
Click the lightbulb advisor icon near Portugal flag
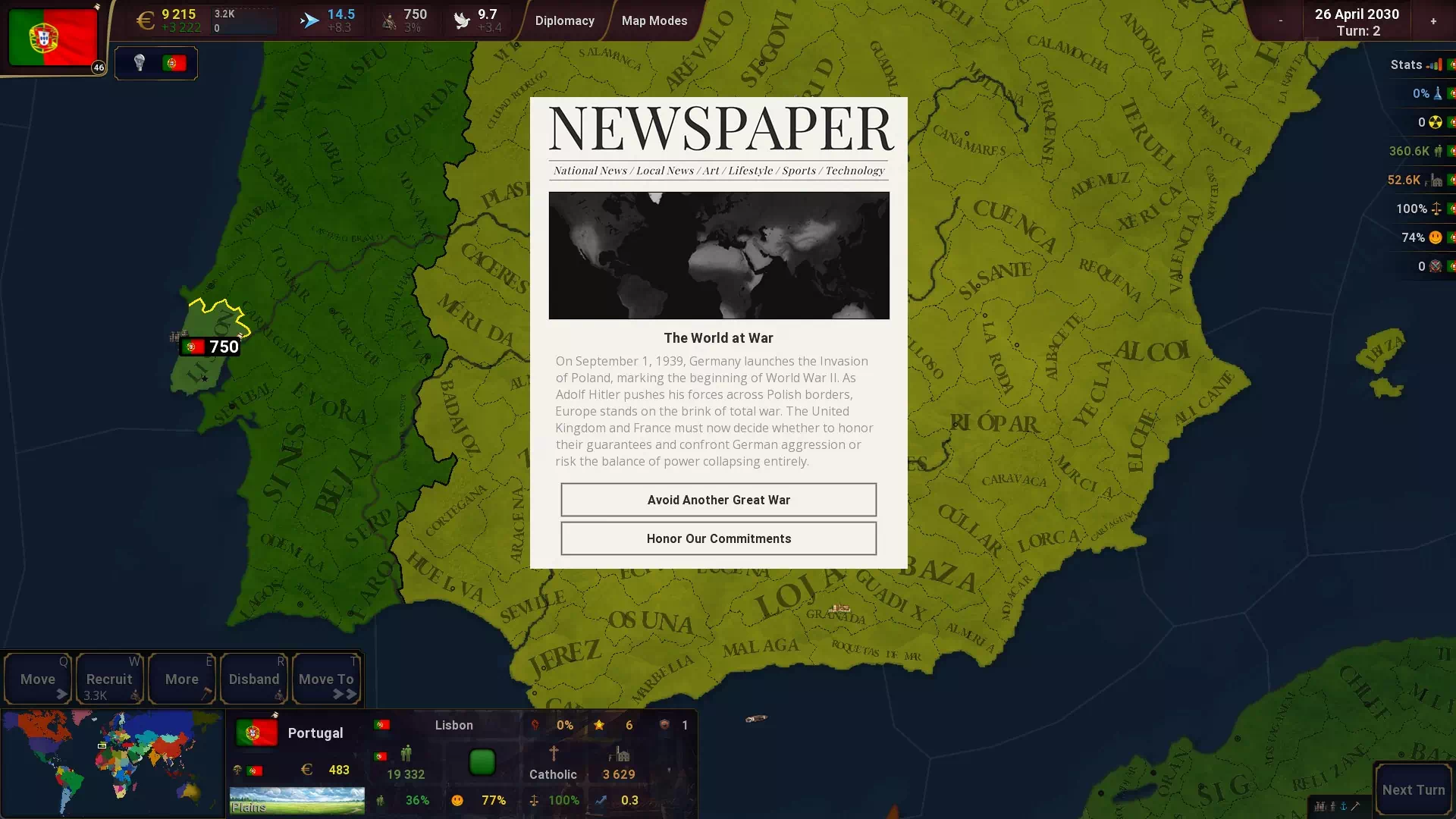point(141,63)
